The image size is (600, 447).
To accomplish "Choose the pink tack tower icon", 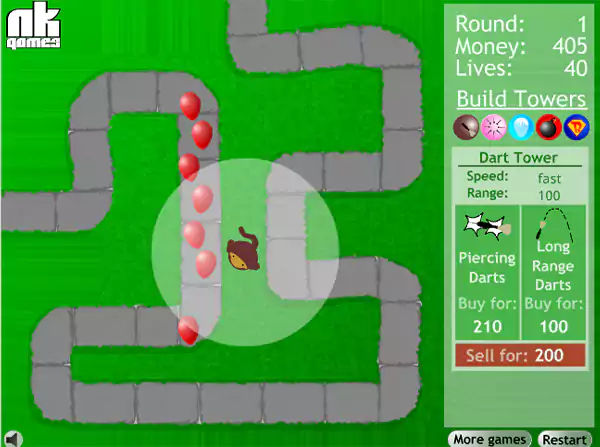I will click(x=491, y=127).
